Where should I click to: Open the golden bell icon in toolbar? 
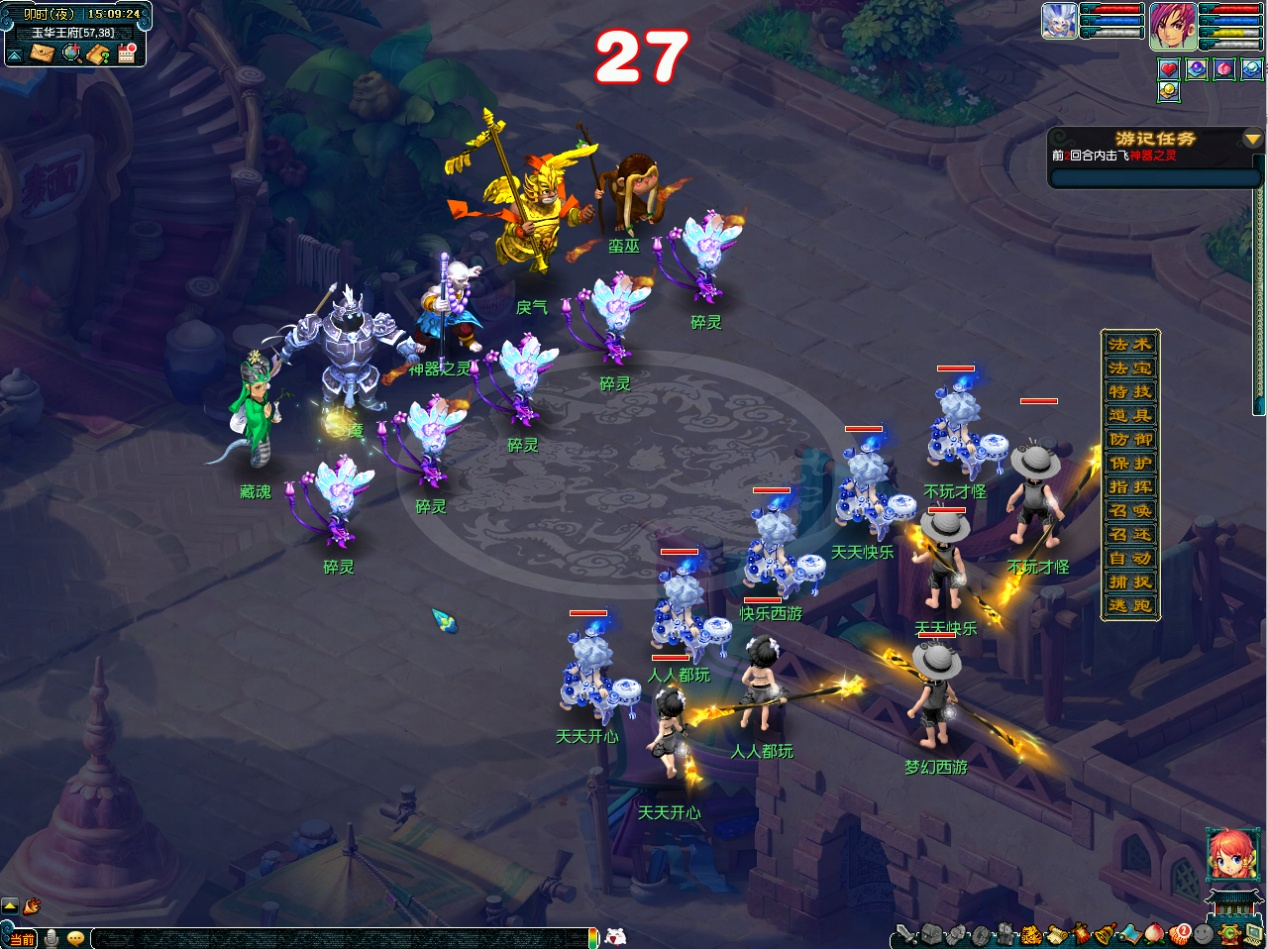coord(1105,936)
